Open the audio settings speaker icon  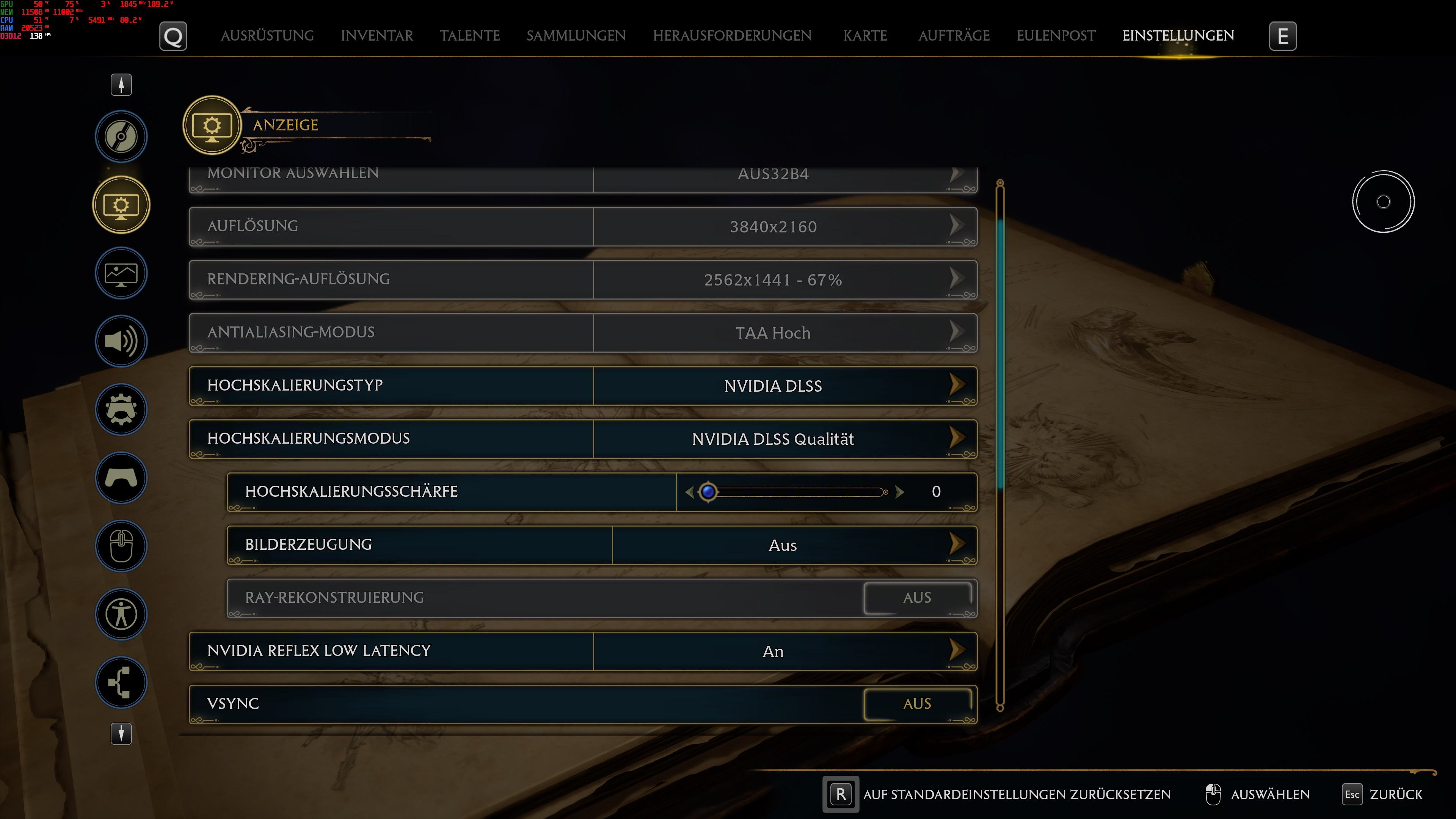click(121, 341)
